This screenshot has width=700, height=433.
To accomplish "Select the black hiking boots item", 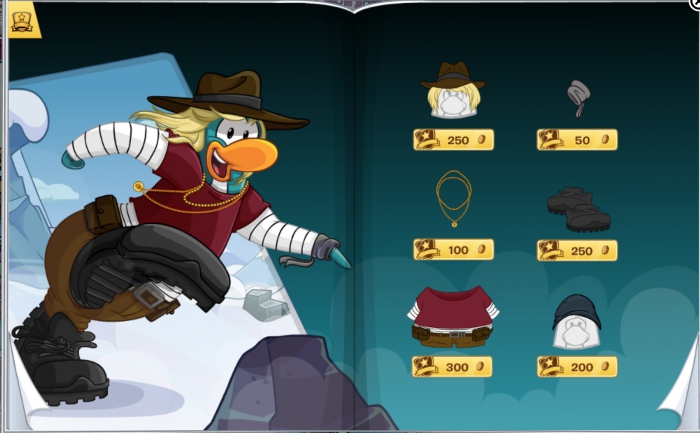I will (578, 208).
